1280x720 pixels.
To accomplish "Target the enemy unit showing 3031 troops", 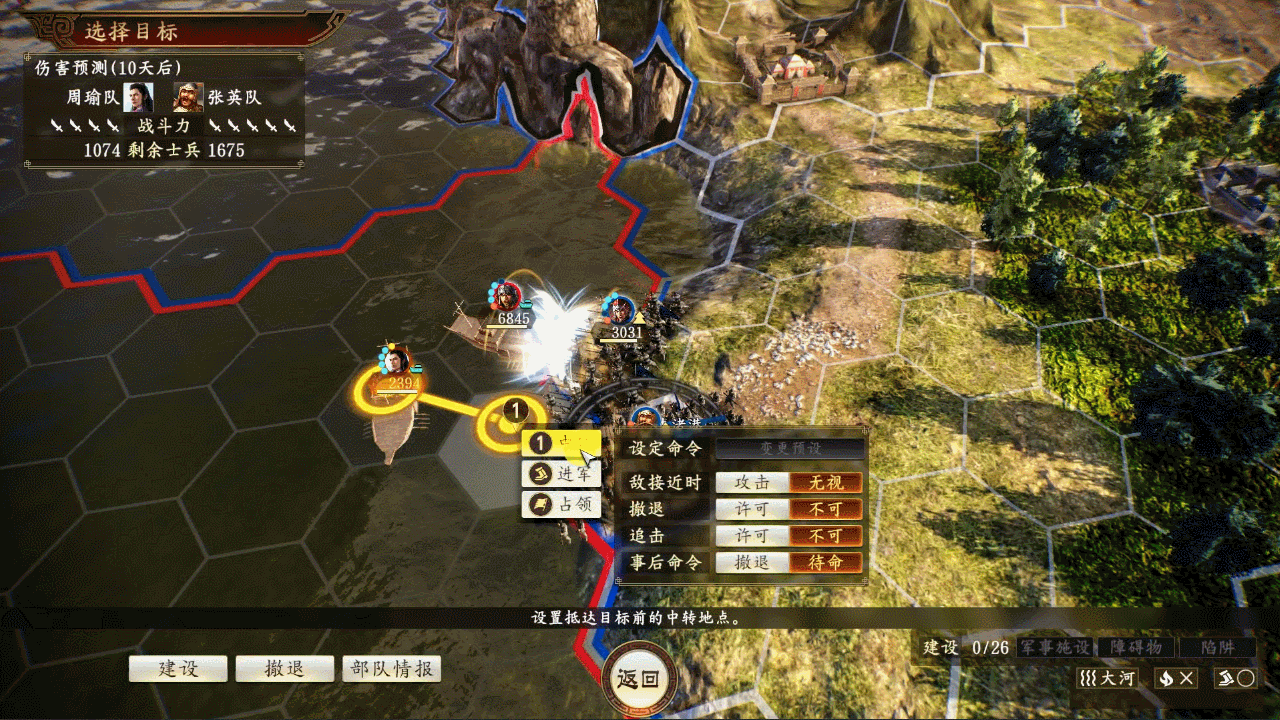I will (x=621, y=313).
